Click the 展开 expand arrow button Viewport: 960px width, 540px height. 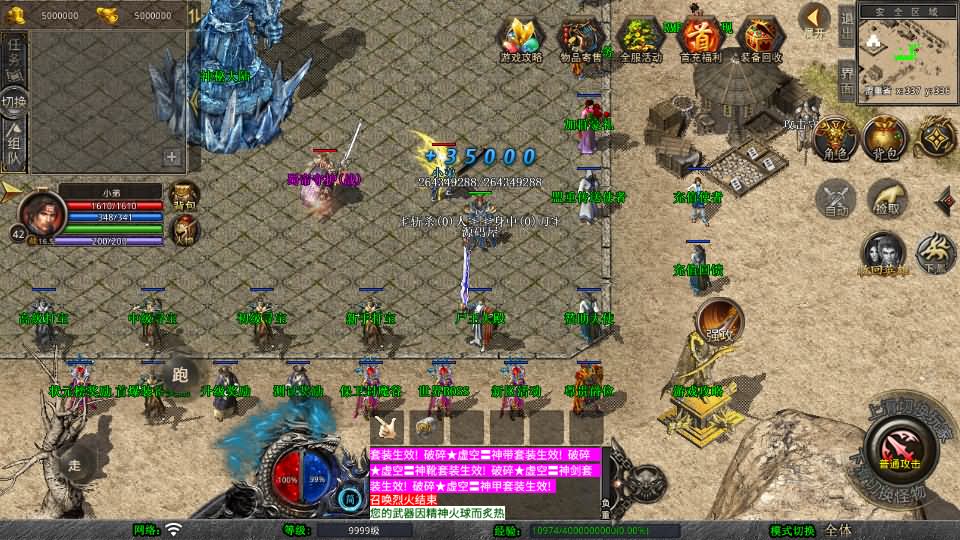pos(815,21)
